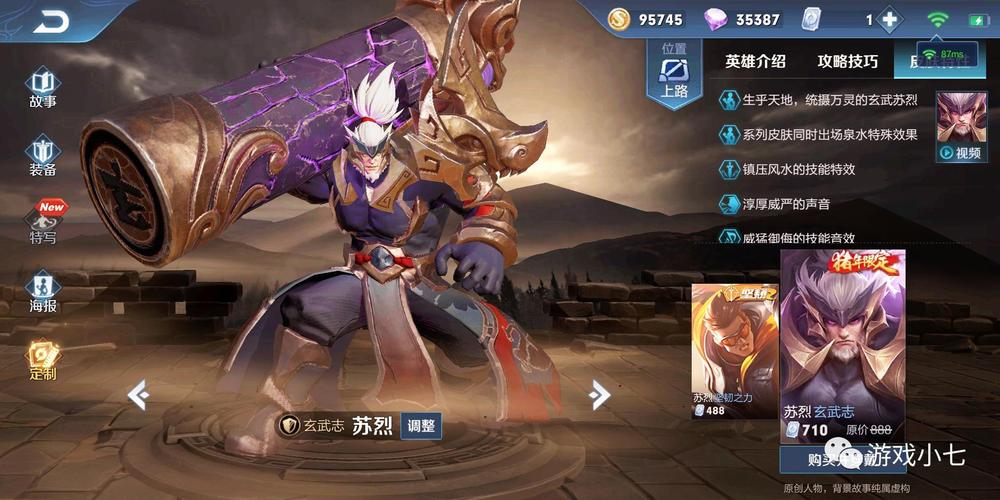Open the 装备 equipment section

coord(42,156)
